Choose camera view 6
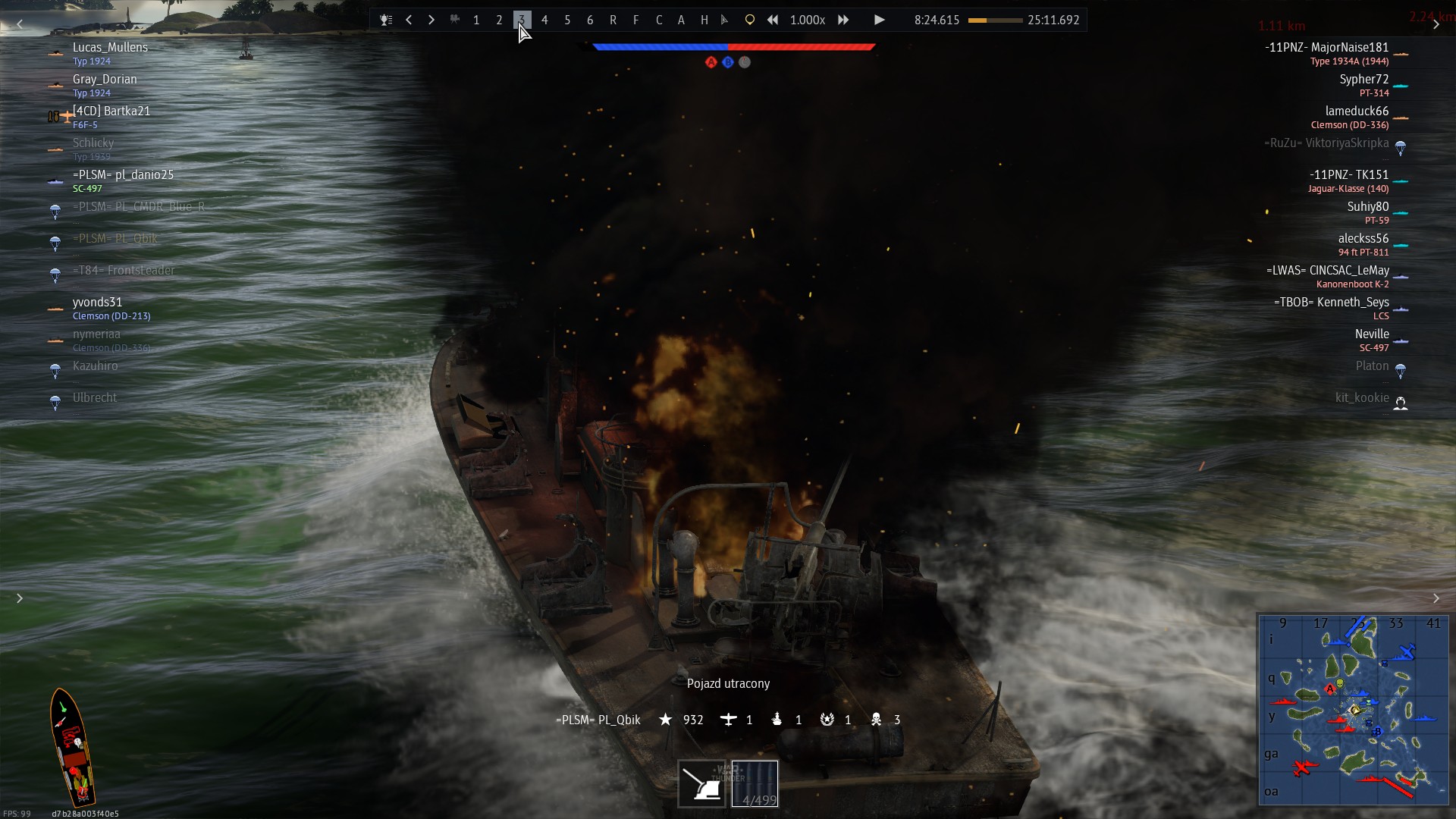Image resolution: width=1456 pixels, height=819 pixels. 590,20
